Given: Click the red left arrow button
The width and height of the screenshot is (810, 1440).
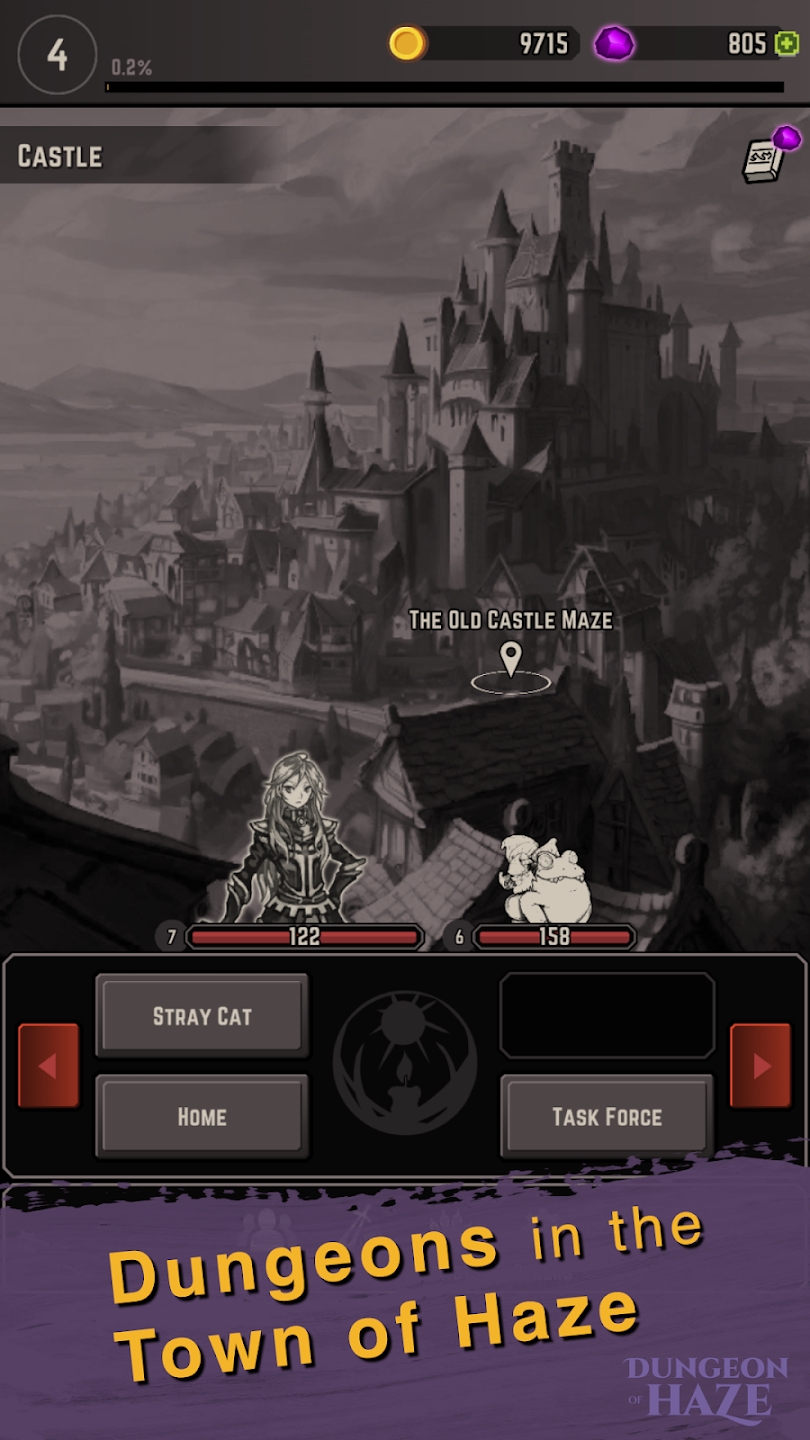Looking at the screenshot, I should pyautogui.click(x=48, y=1066).
